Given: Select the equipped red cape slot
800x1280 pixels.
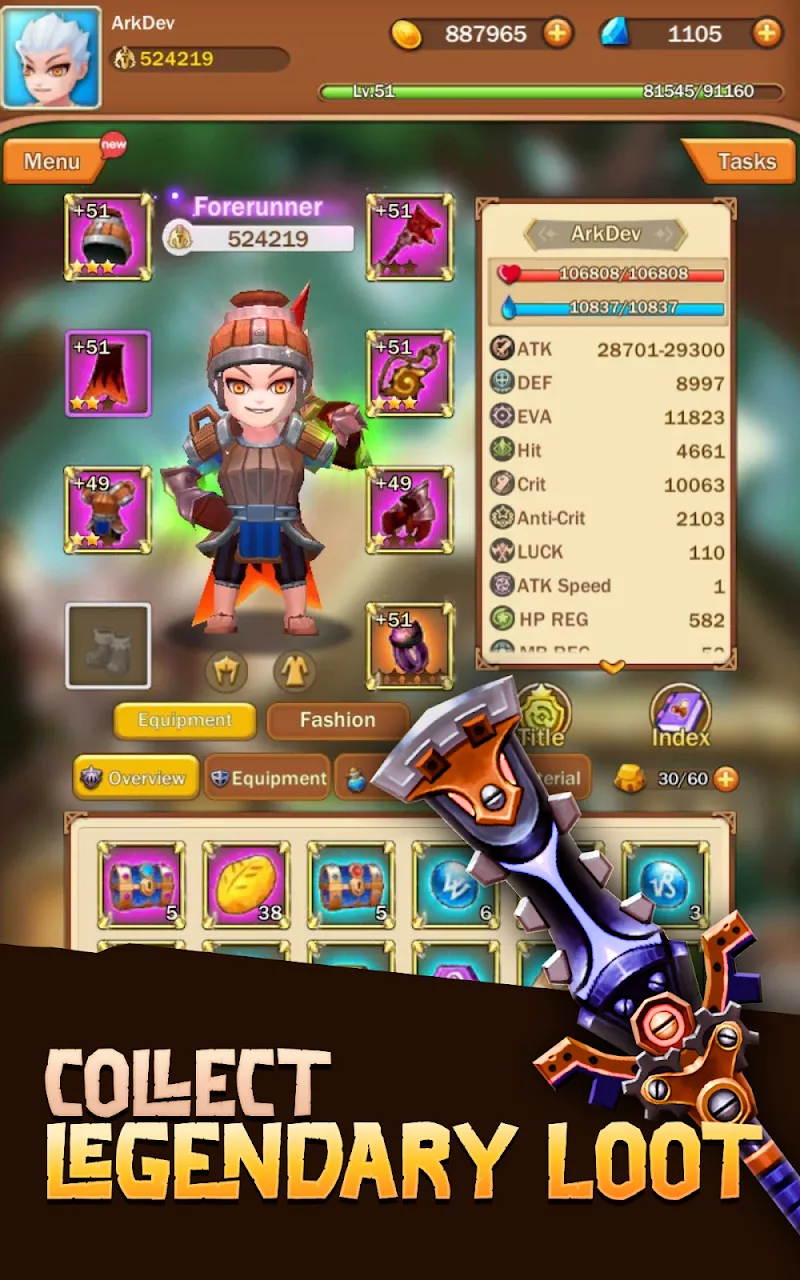Looking at the screenshot, I should point(108,373).
